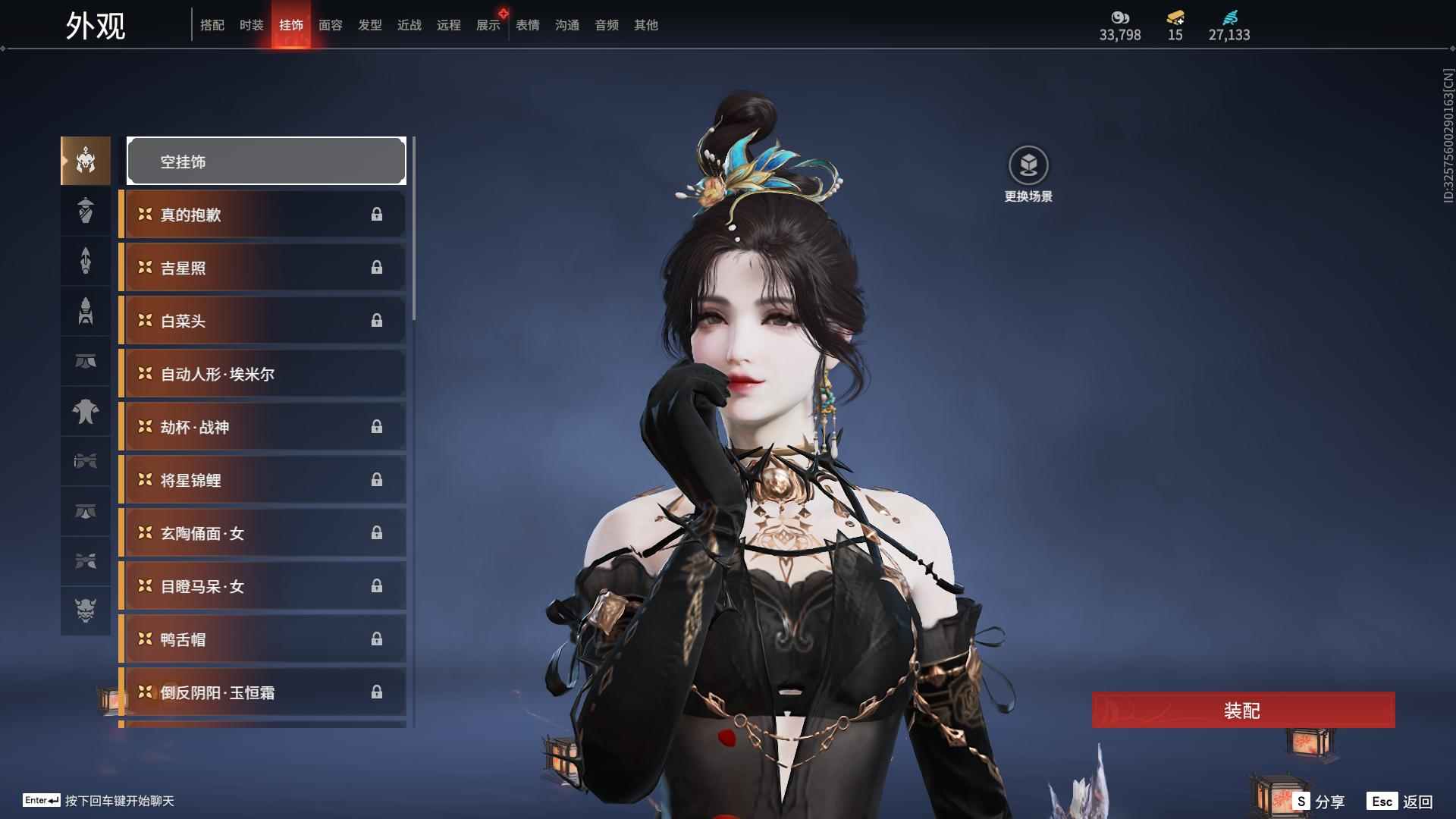Select the 其他 tab

coord(645,25)
